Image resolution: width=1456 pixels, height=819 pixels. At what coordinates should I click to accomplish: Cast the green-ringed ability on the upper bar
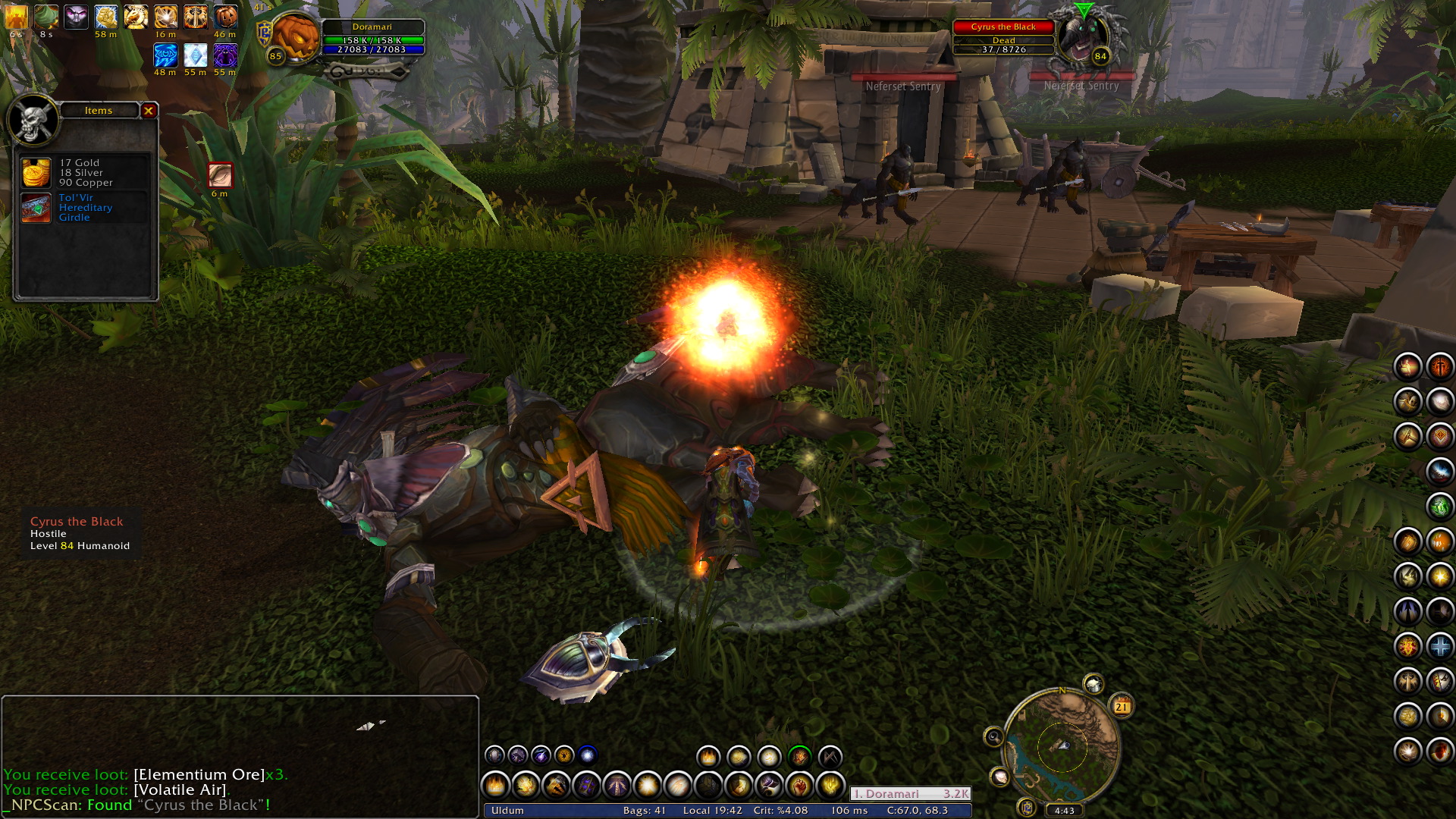[799, 756]
